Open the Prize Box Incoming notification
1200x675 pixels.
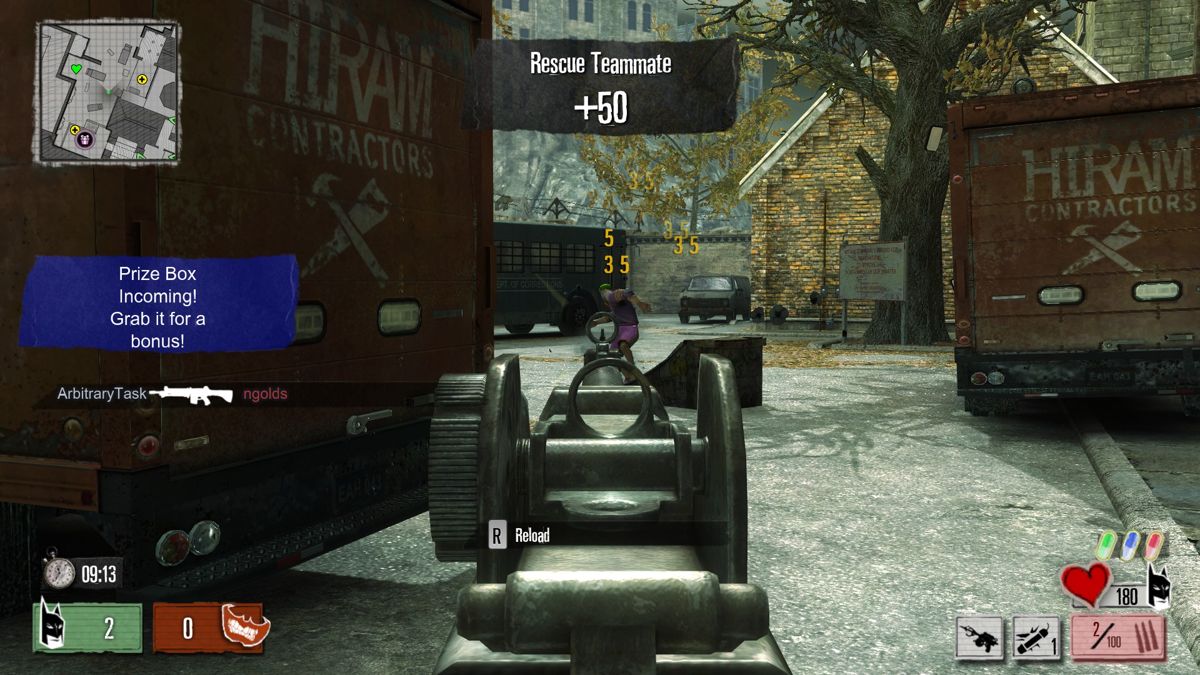click(x=161, y=303)
